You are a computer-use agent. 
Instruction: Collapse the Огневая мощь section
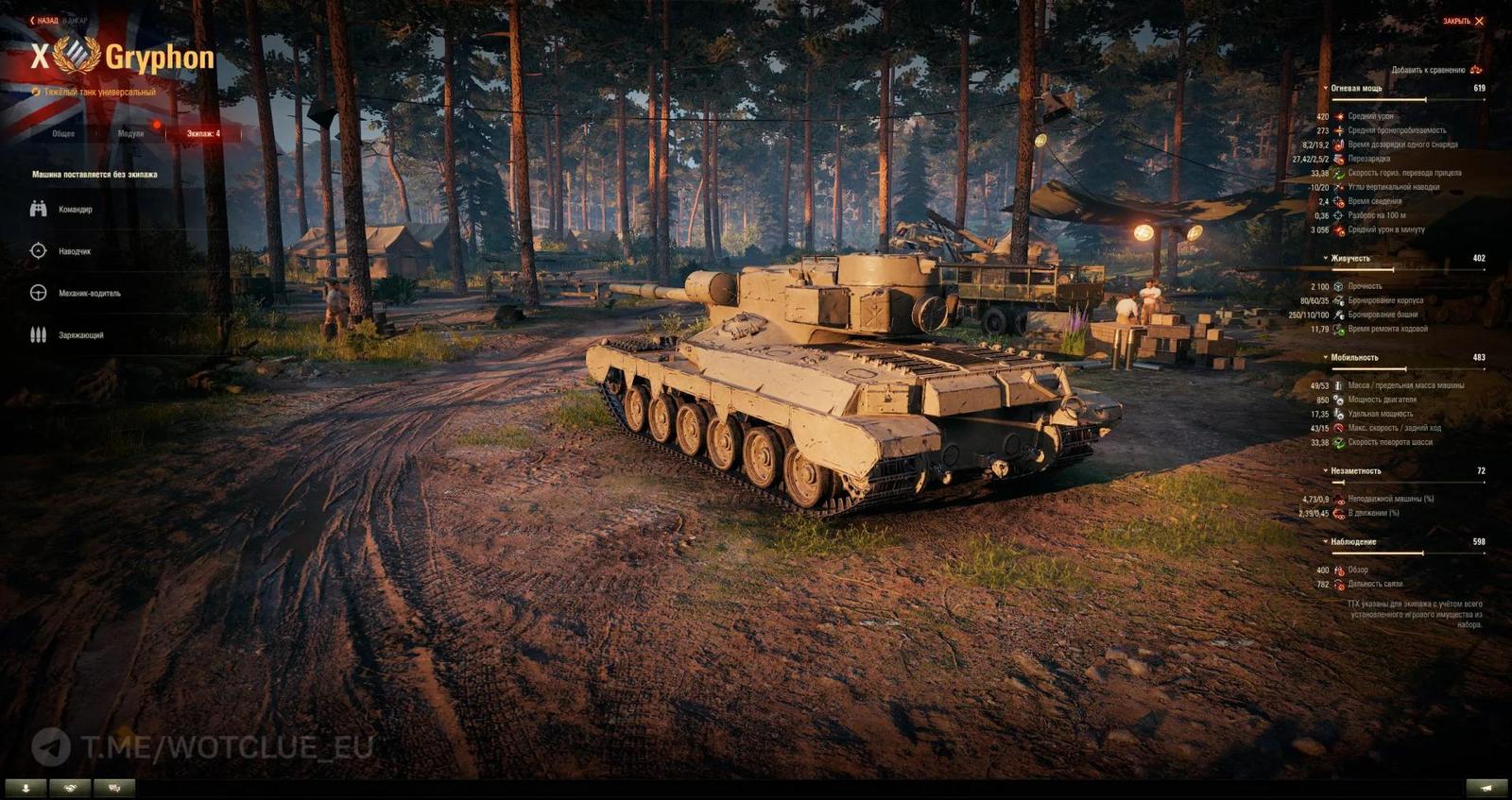point(1325,87)
